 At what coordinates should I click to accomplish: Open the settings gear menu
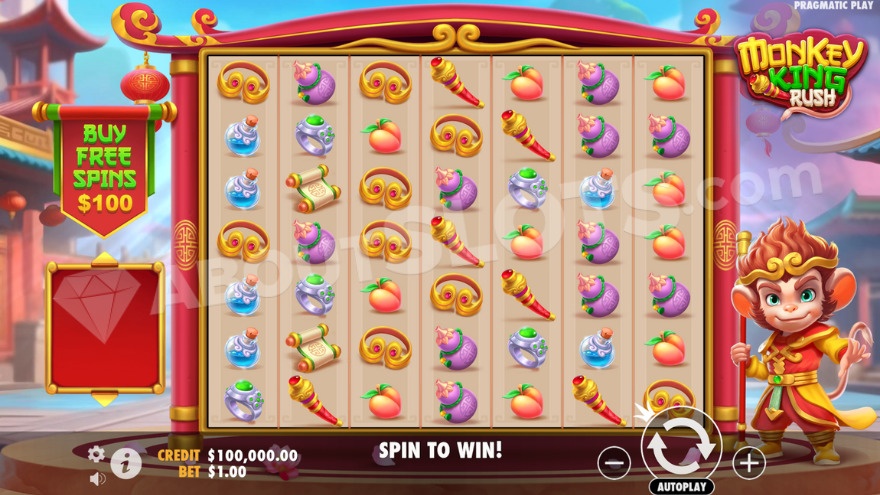tap(96, 454)
